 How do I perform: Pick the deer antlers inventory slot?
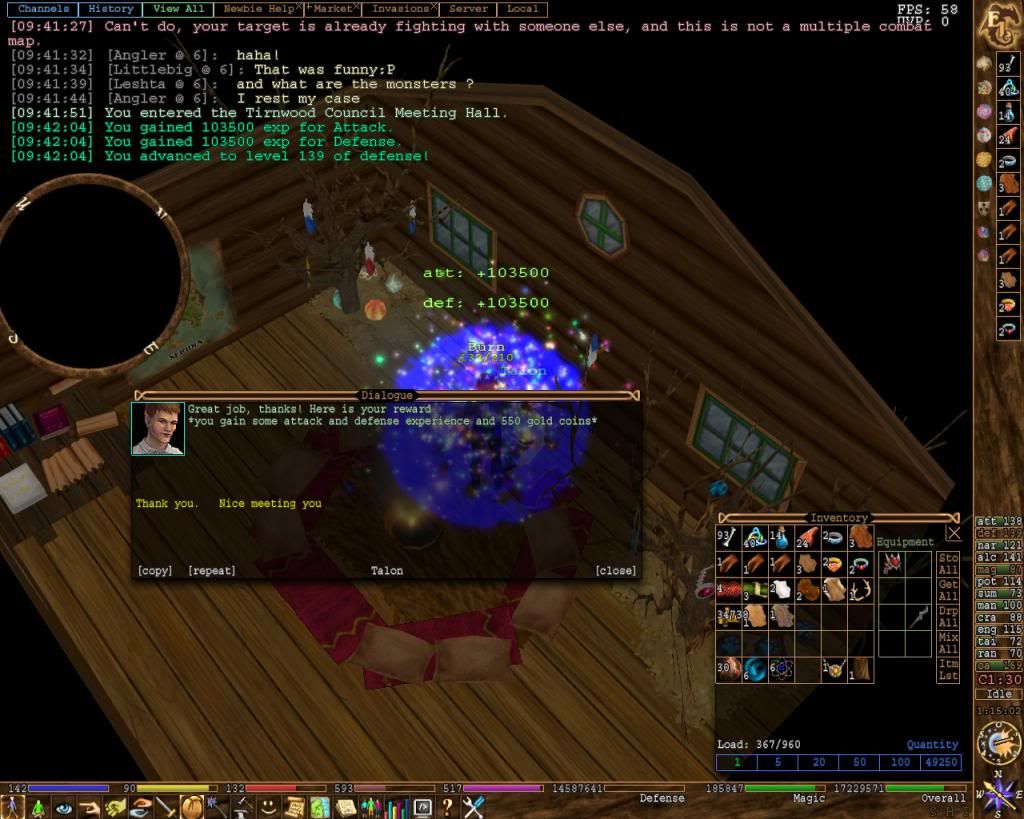(861, 590)
